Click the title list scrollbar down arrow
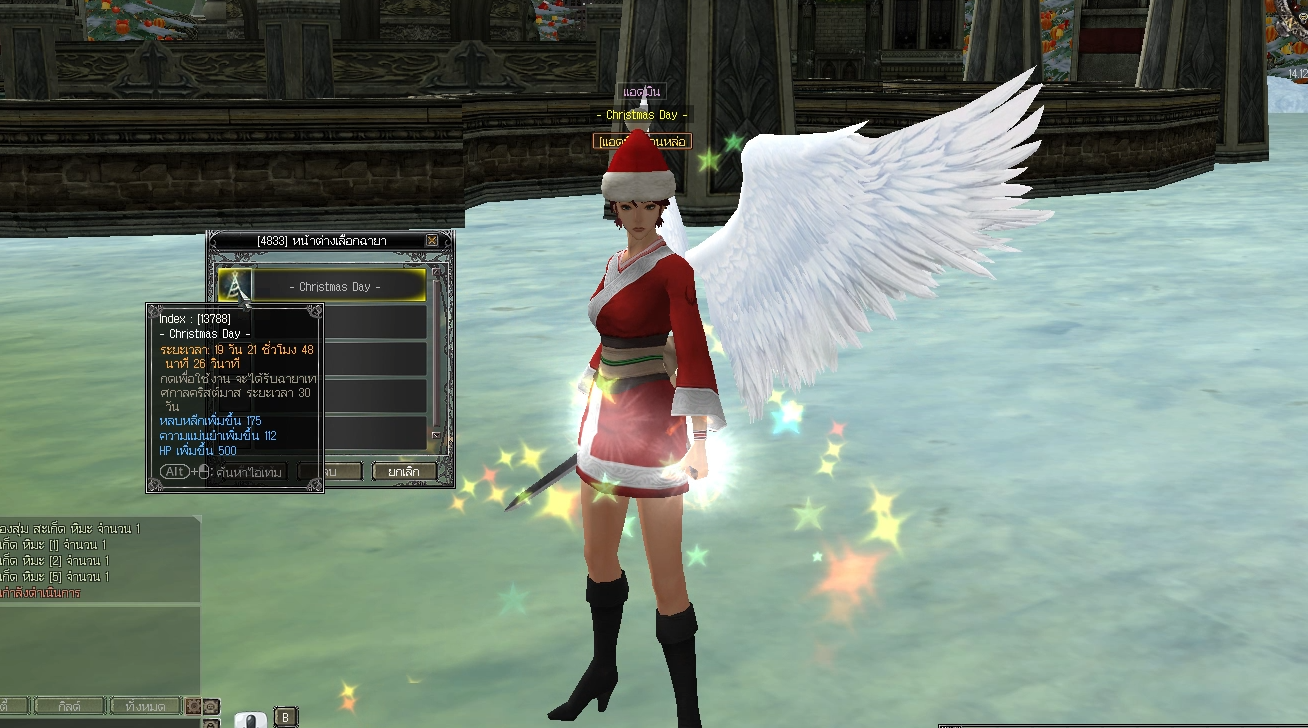Screen dimensions: 1308x728 click(436, 436)
